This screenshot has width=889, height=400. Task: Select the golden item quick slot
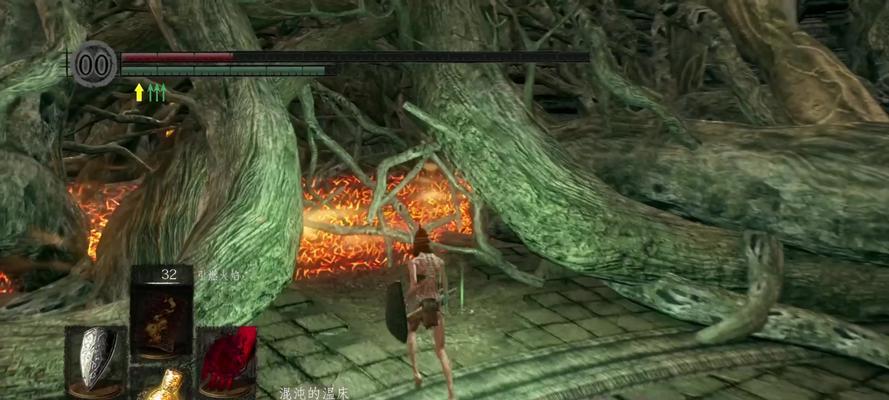click(x=162, y=385)
